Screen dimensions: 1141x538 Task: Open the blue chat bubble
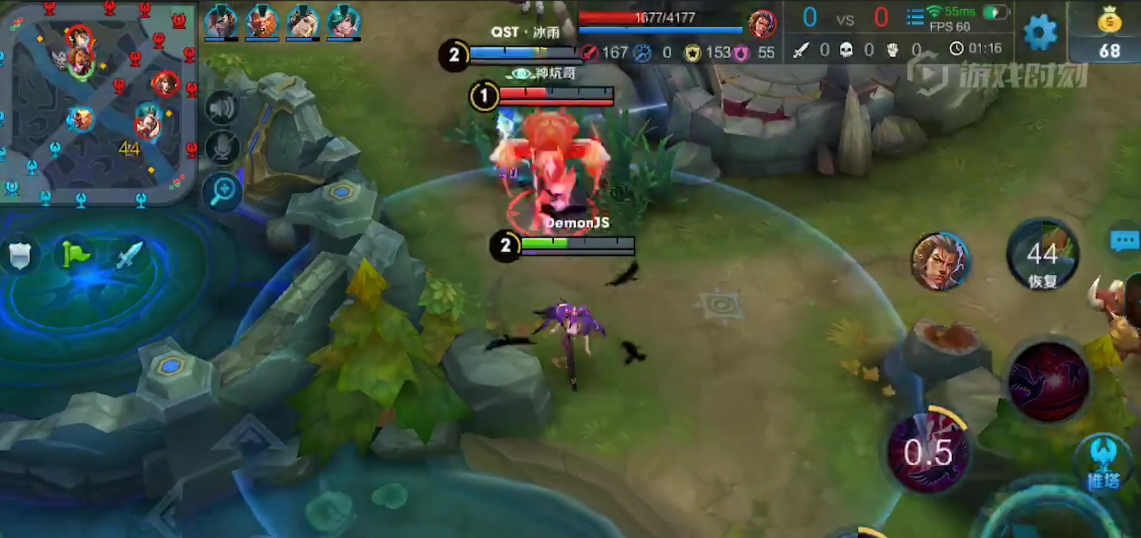(1125, 241)
